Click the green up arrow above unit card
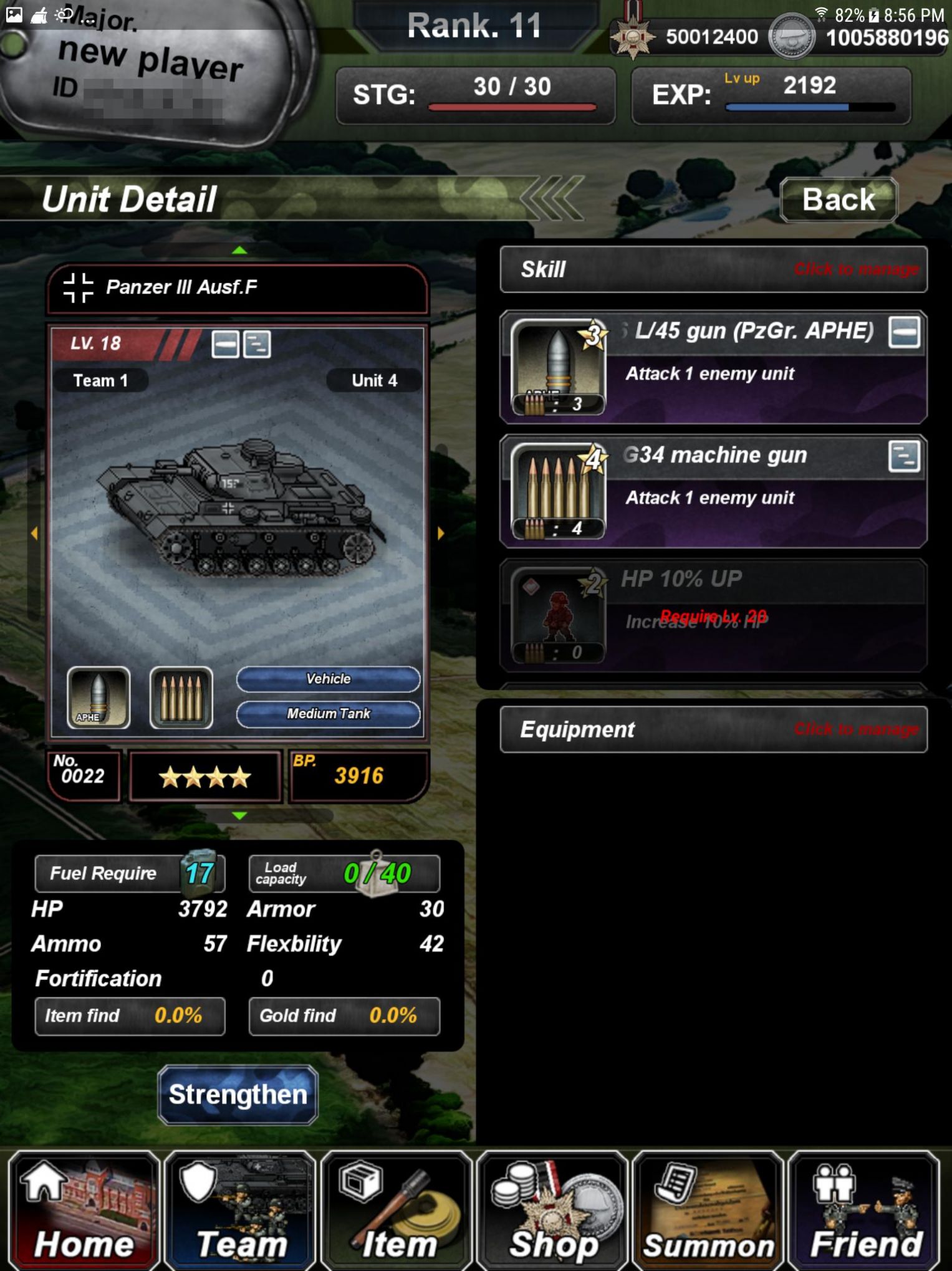Screen dimensions: 952x1271 tap(239, 251)
